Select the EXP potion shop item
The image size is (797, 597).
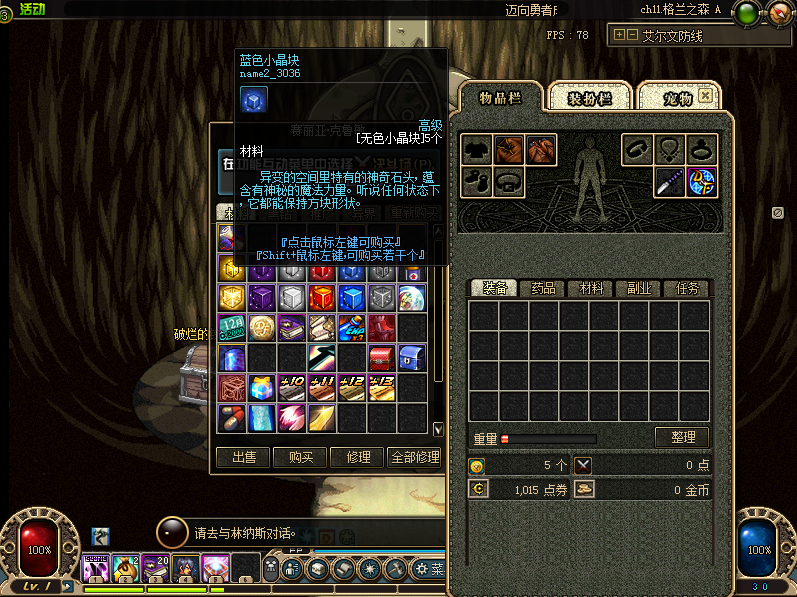351,328
